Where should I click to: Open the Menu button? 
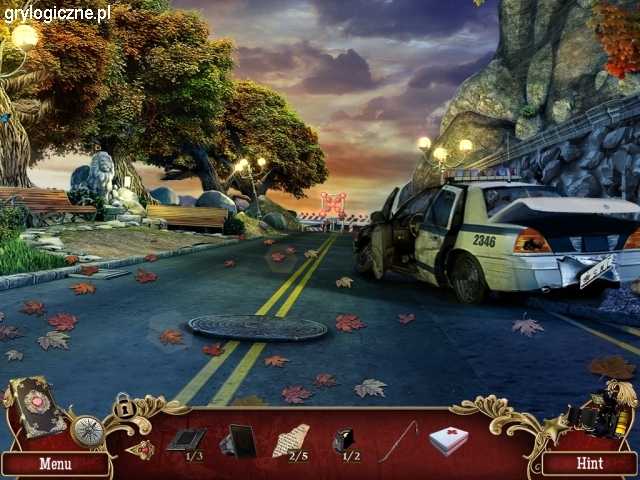coord(55,463)
